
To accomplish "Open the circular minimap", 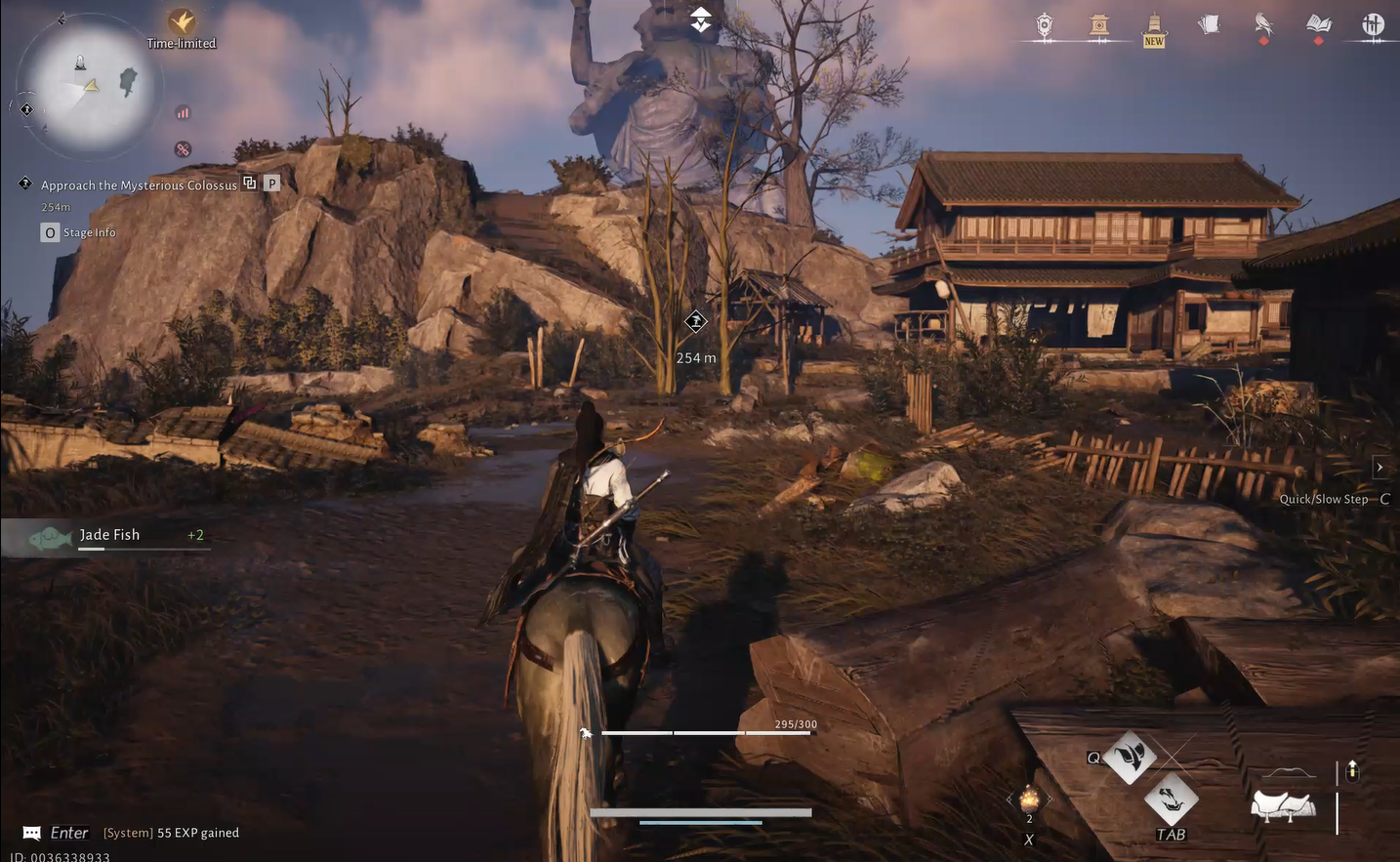I will (90, 87).
